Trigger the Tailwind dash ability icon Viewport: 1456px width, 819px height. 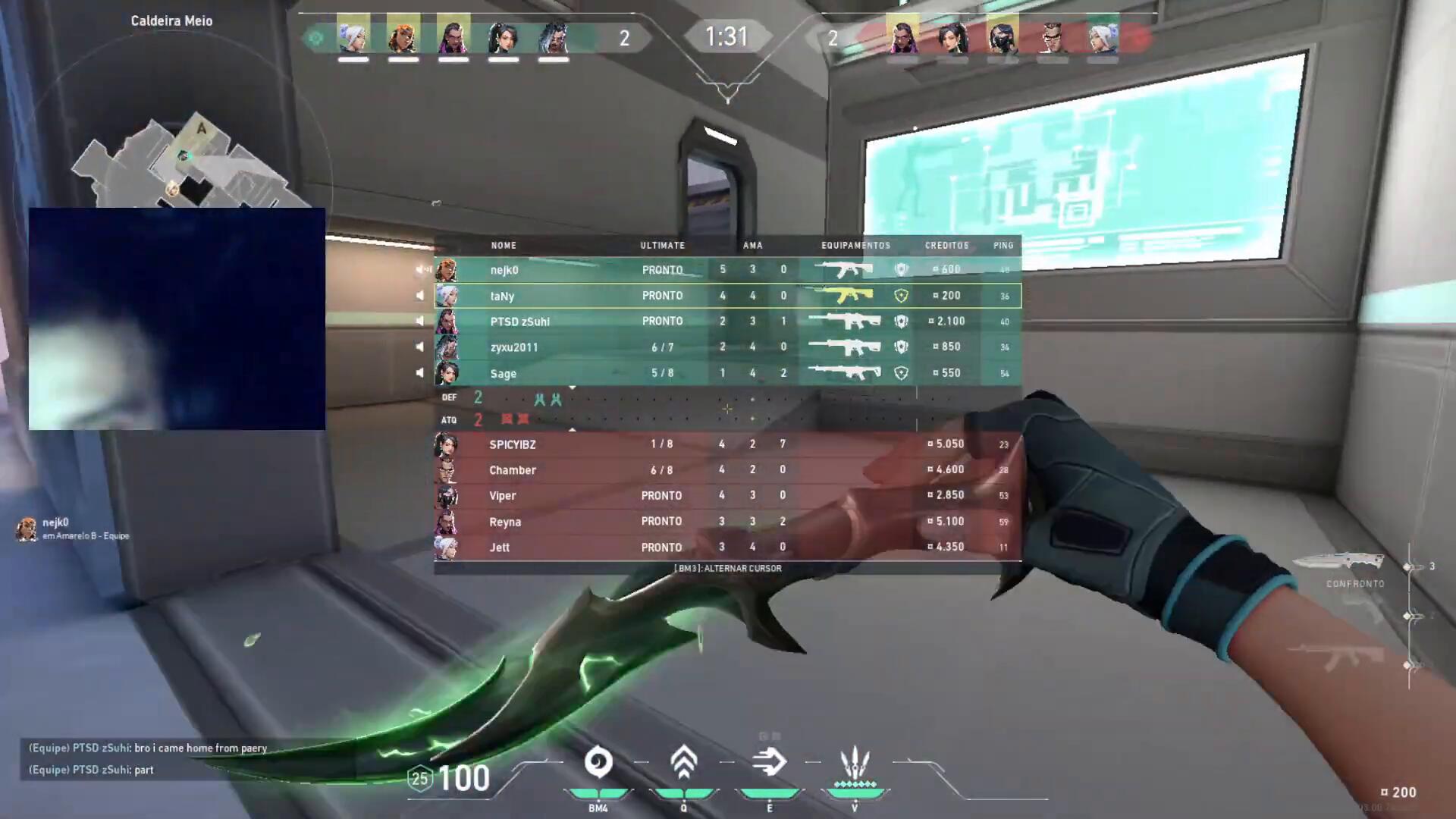pyautogui.click(x=769, y=762)
